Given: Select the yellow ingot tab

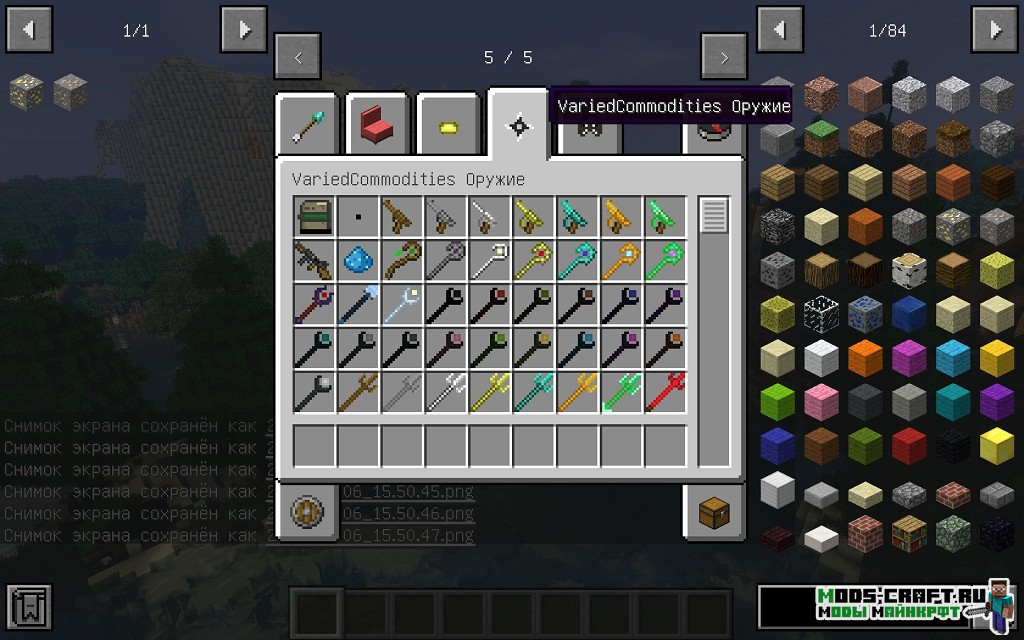Looking at the screenshot, I should [x=447, y=127].
